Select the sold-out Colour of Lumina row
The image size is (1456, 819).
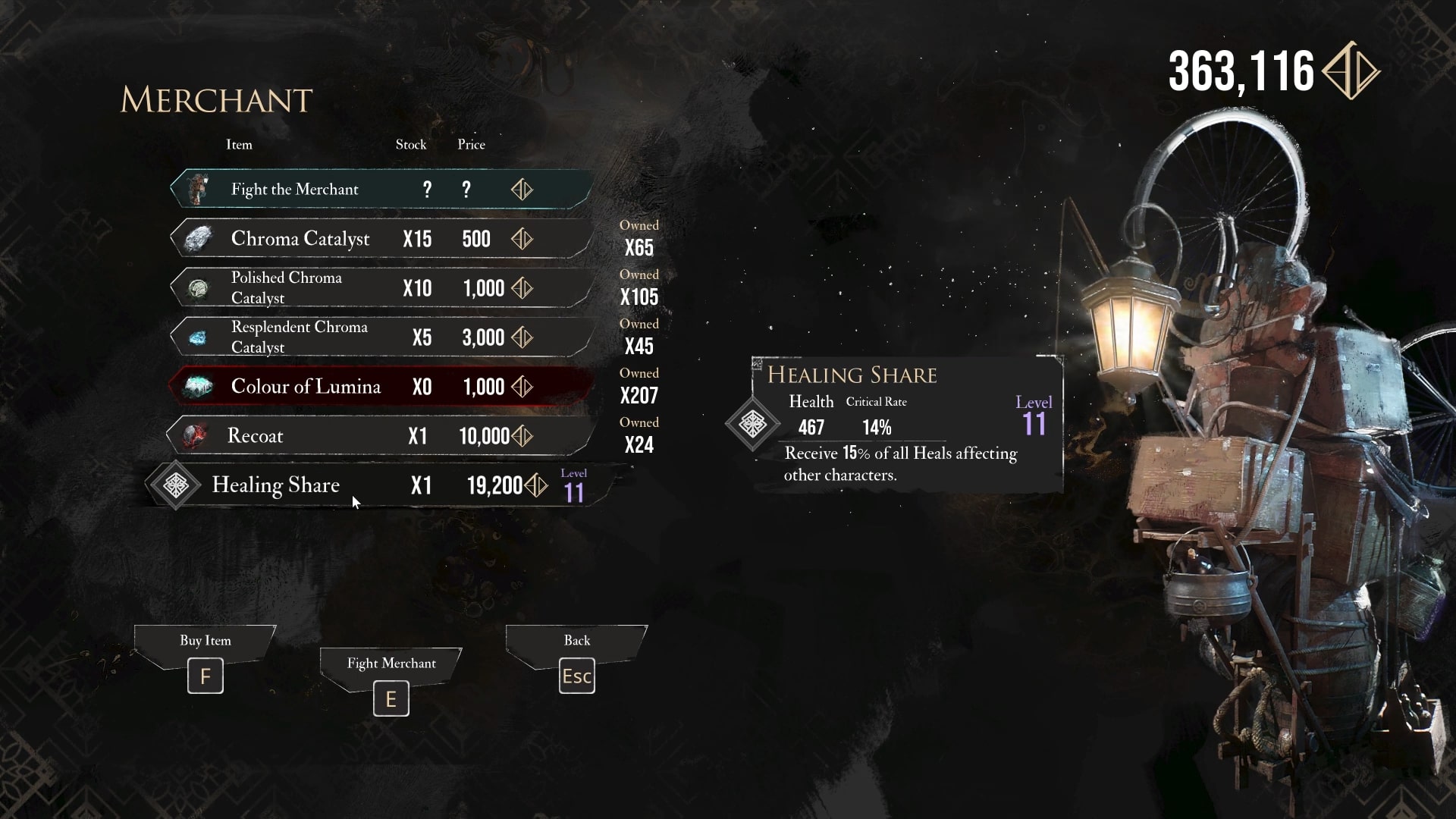[379, 387]
